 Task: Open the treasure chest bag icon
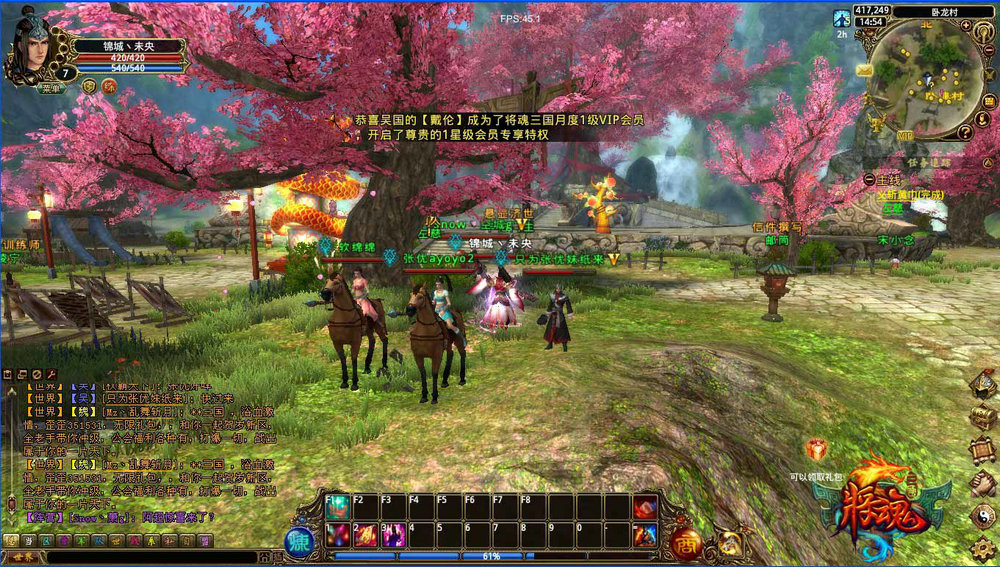coord(983,417)
